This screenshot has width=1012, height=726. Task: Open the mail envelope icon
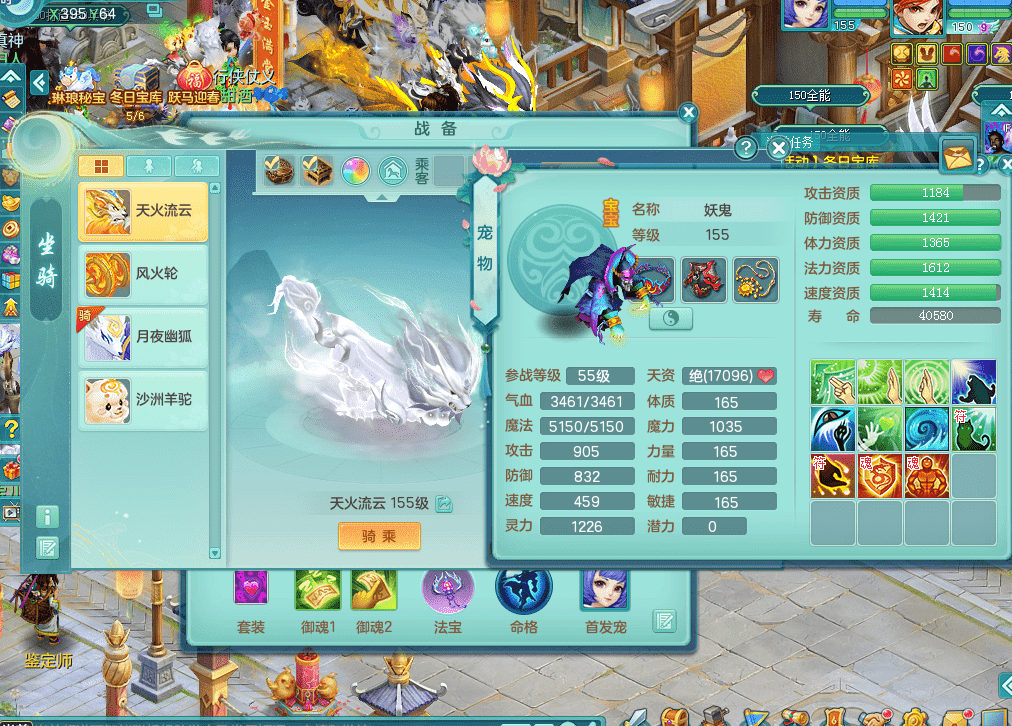point(957,155)
